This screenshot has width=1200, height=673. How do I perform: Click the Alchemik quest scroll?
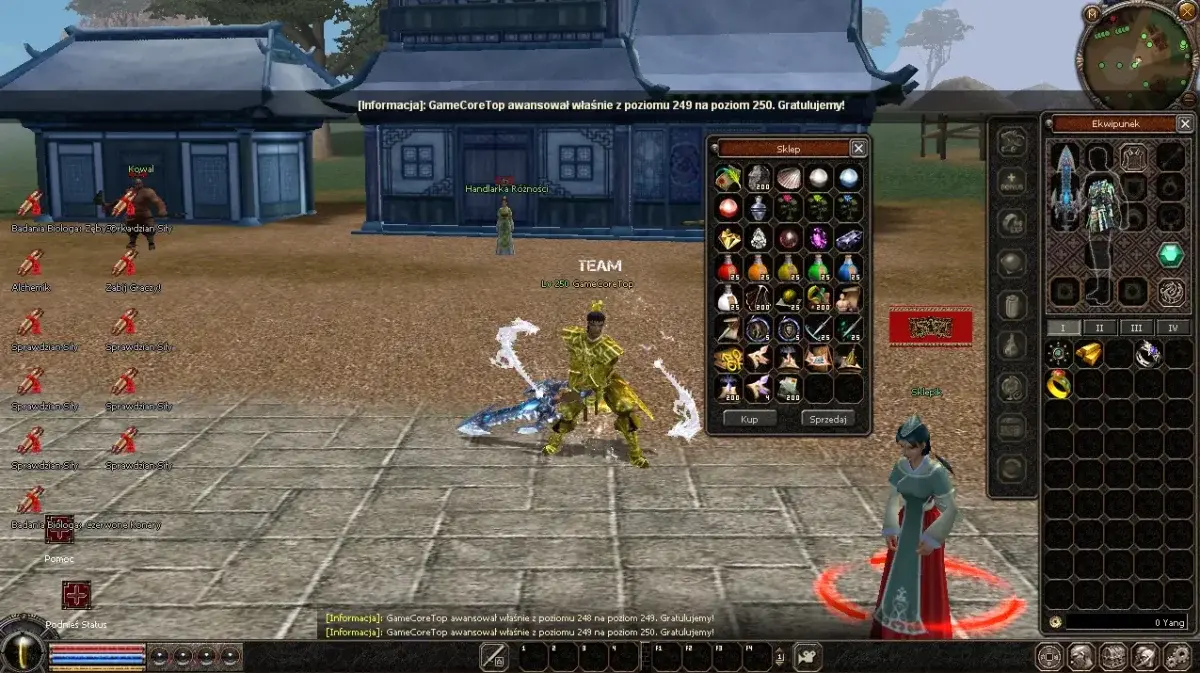click(30, 264)
